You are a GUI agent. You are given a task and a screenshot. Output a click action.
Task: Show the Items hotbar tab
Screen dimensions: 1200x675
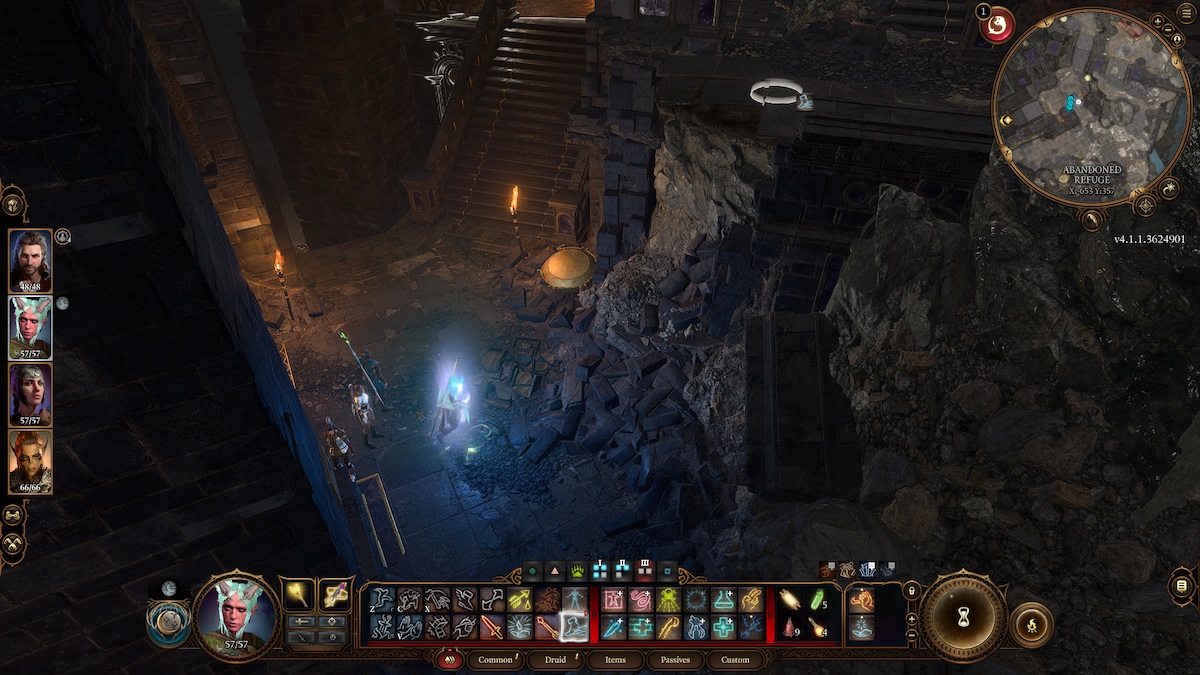point(616,660)
